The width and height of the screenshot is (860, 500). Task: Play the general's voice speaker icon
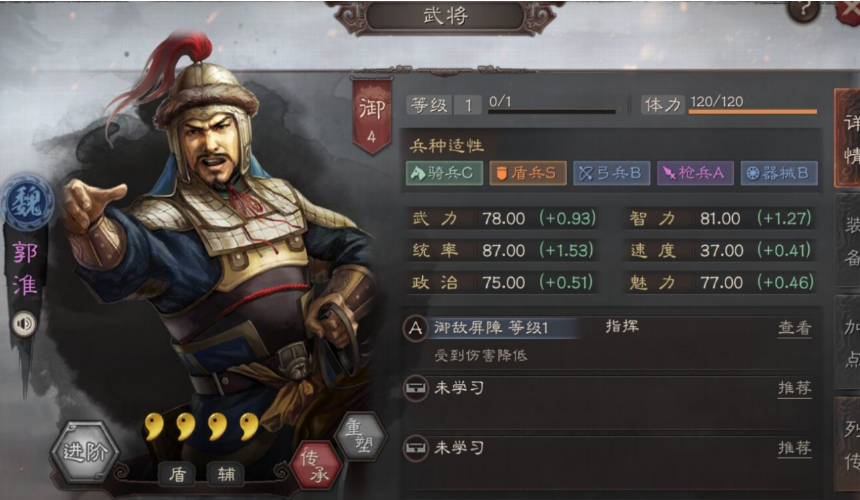[x=24, y=323]
